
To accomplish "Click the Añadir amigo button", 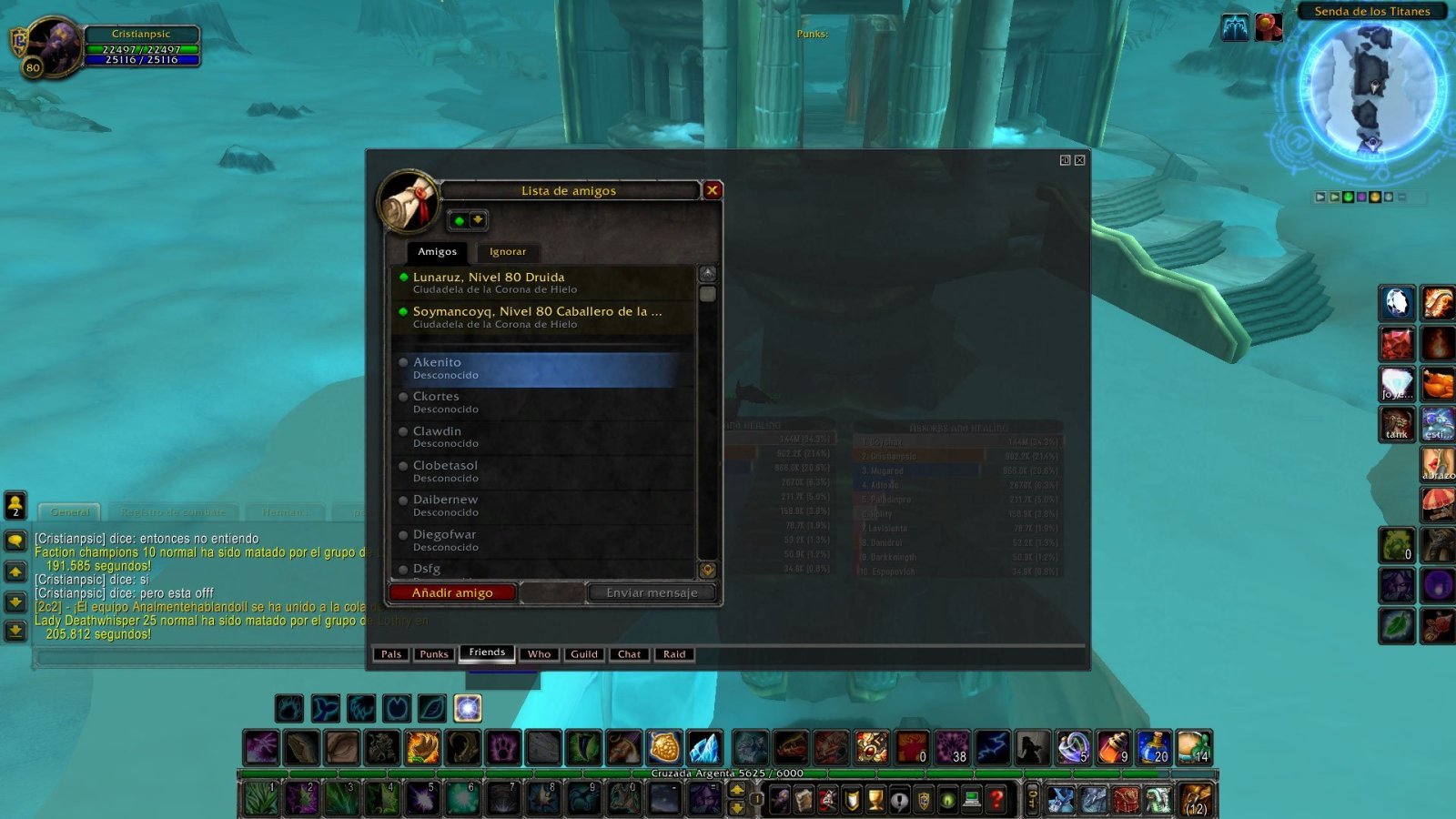I will (453, 592).
